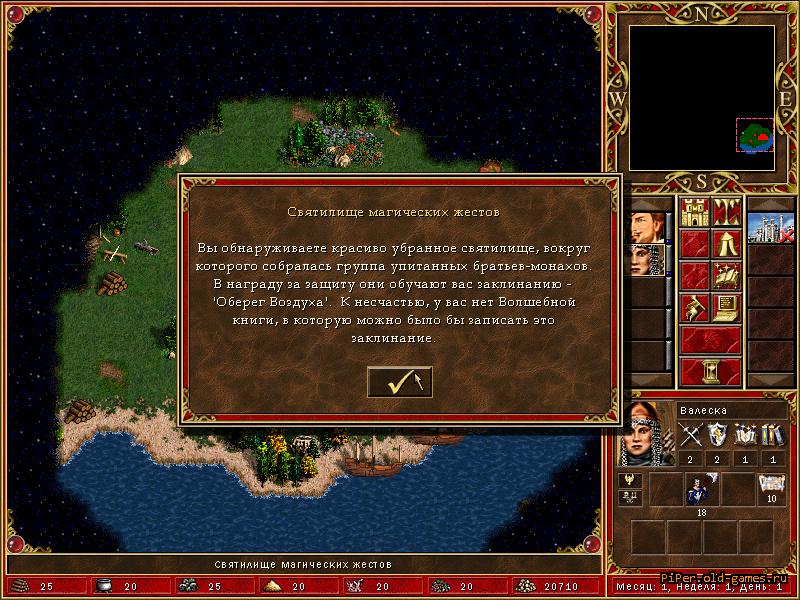
Task: Open the kingdom overview castle button
Action: 694,212
